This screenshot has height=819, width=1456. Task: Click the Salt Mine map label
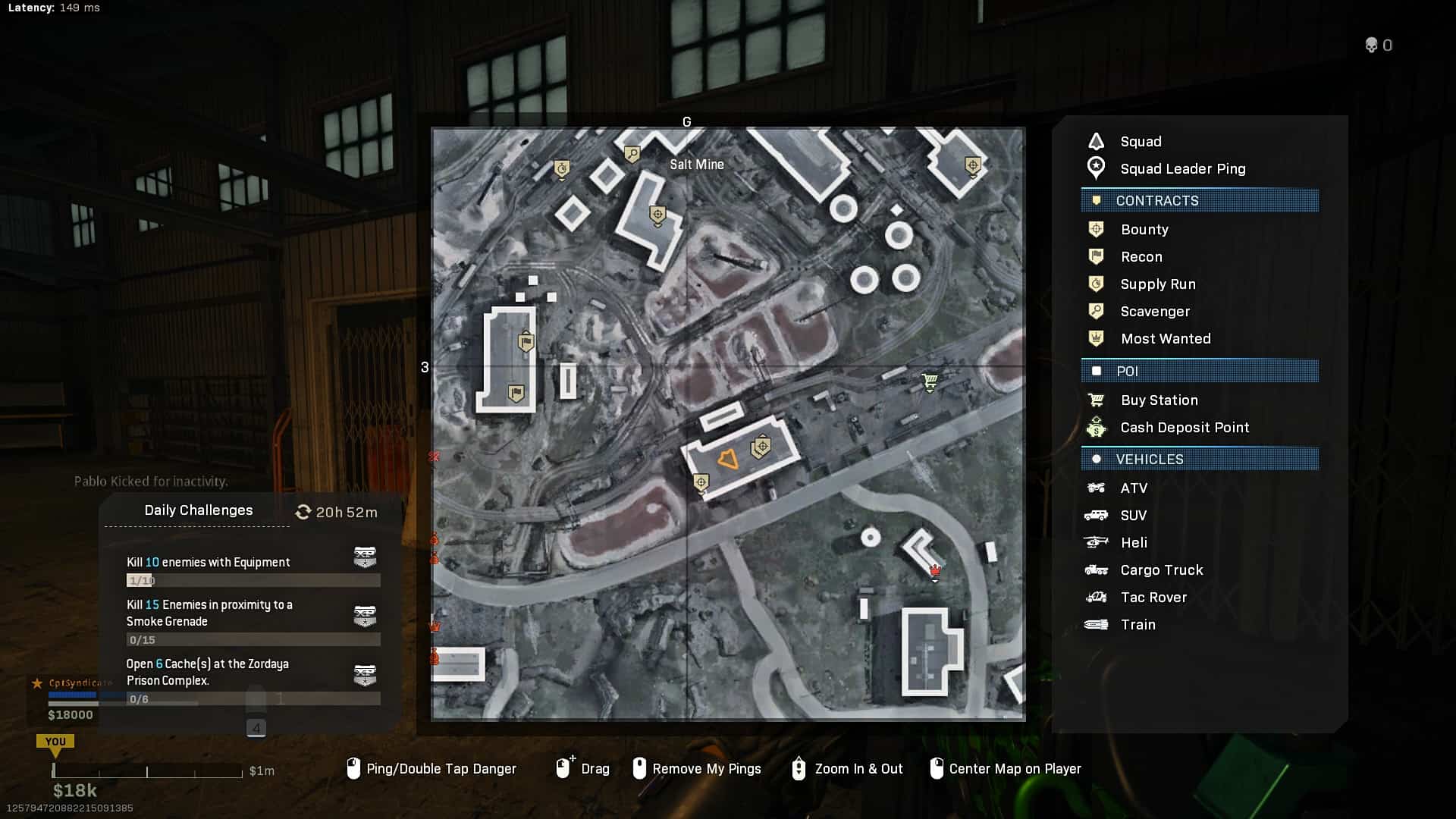coord(696,165)
